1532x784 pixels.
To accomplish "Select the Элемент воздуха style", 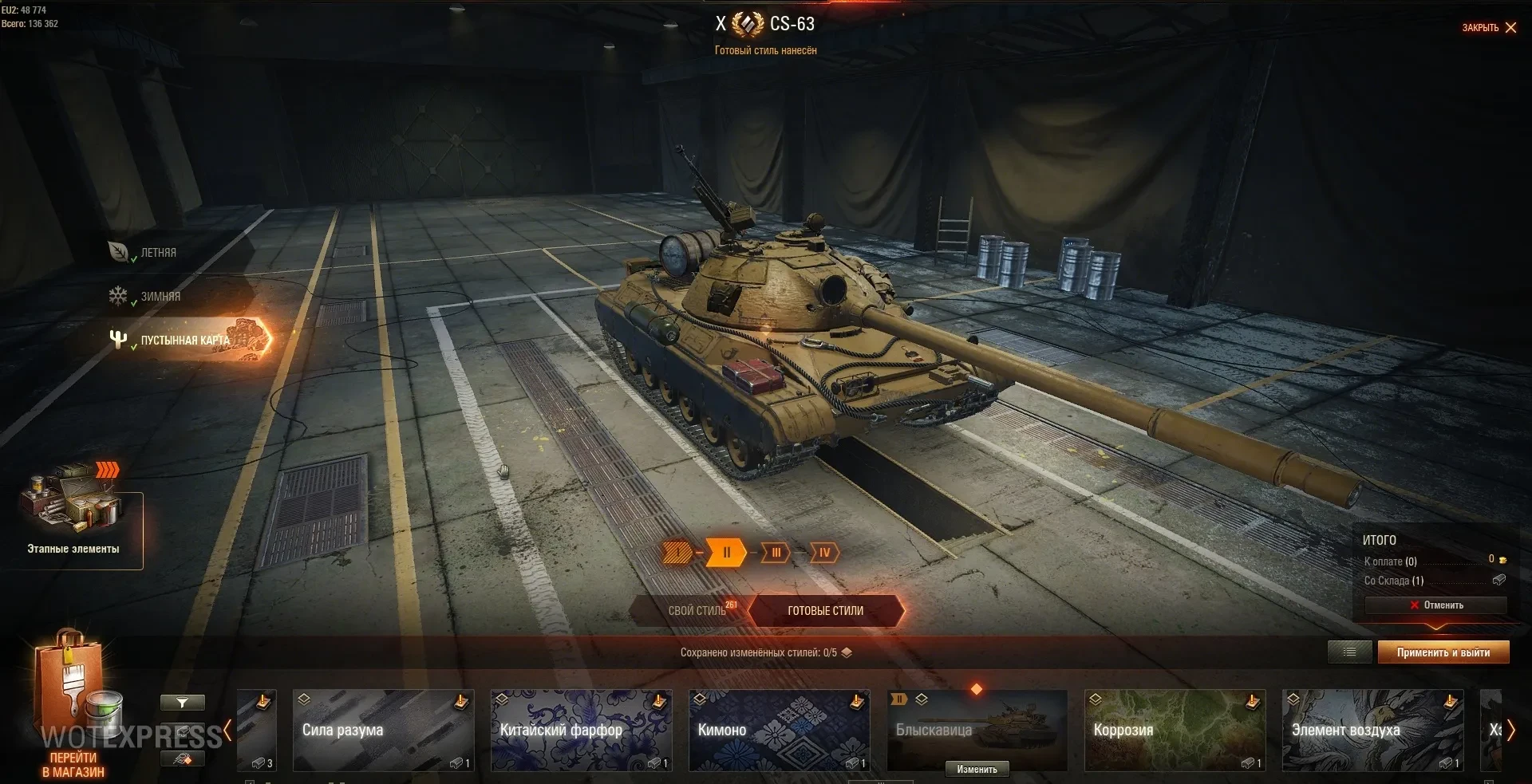I will (1372, 731).
